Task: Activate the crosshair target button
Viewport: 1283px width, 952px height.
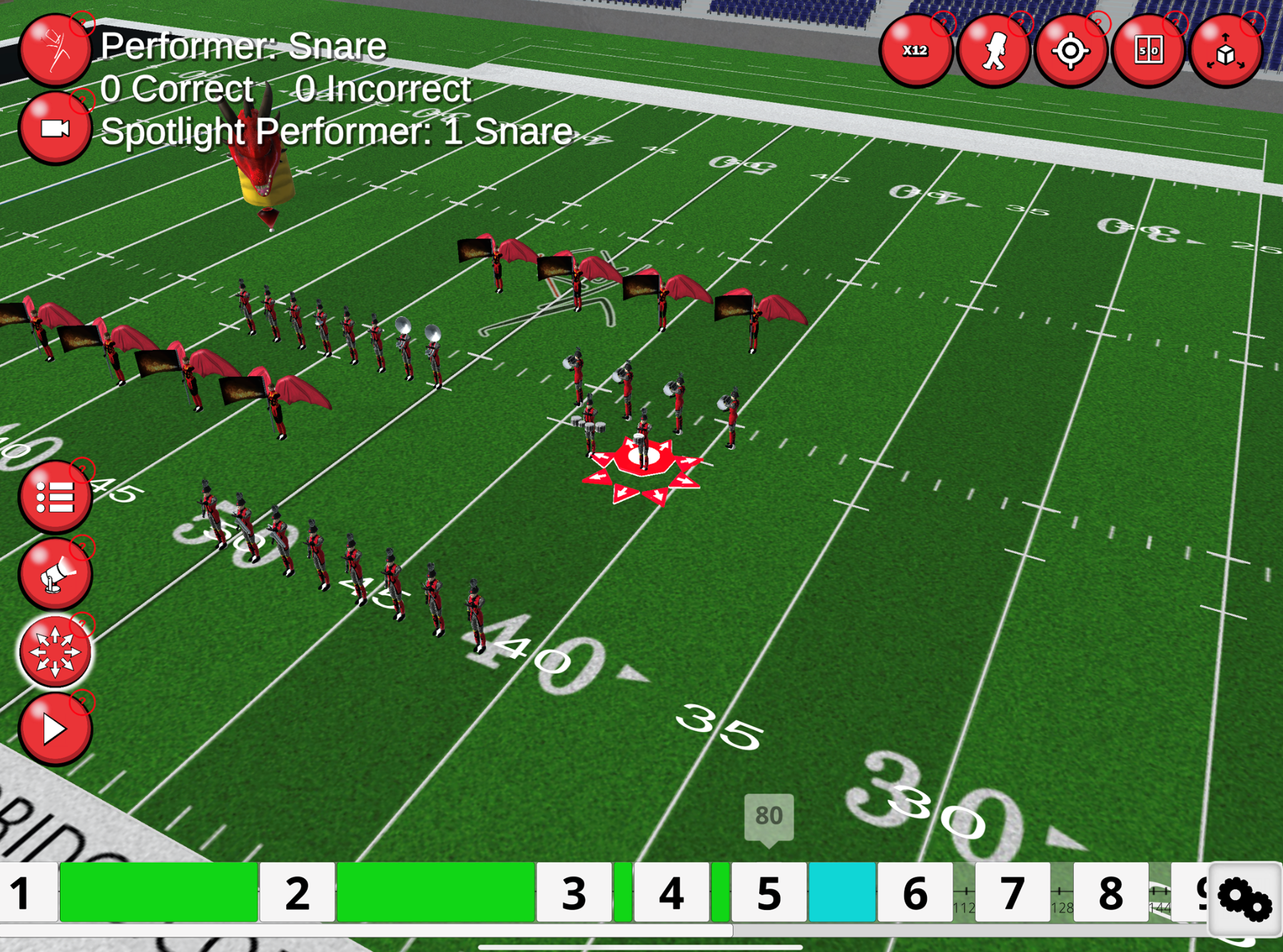Action: click(1070, 51)
